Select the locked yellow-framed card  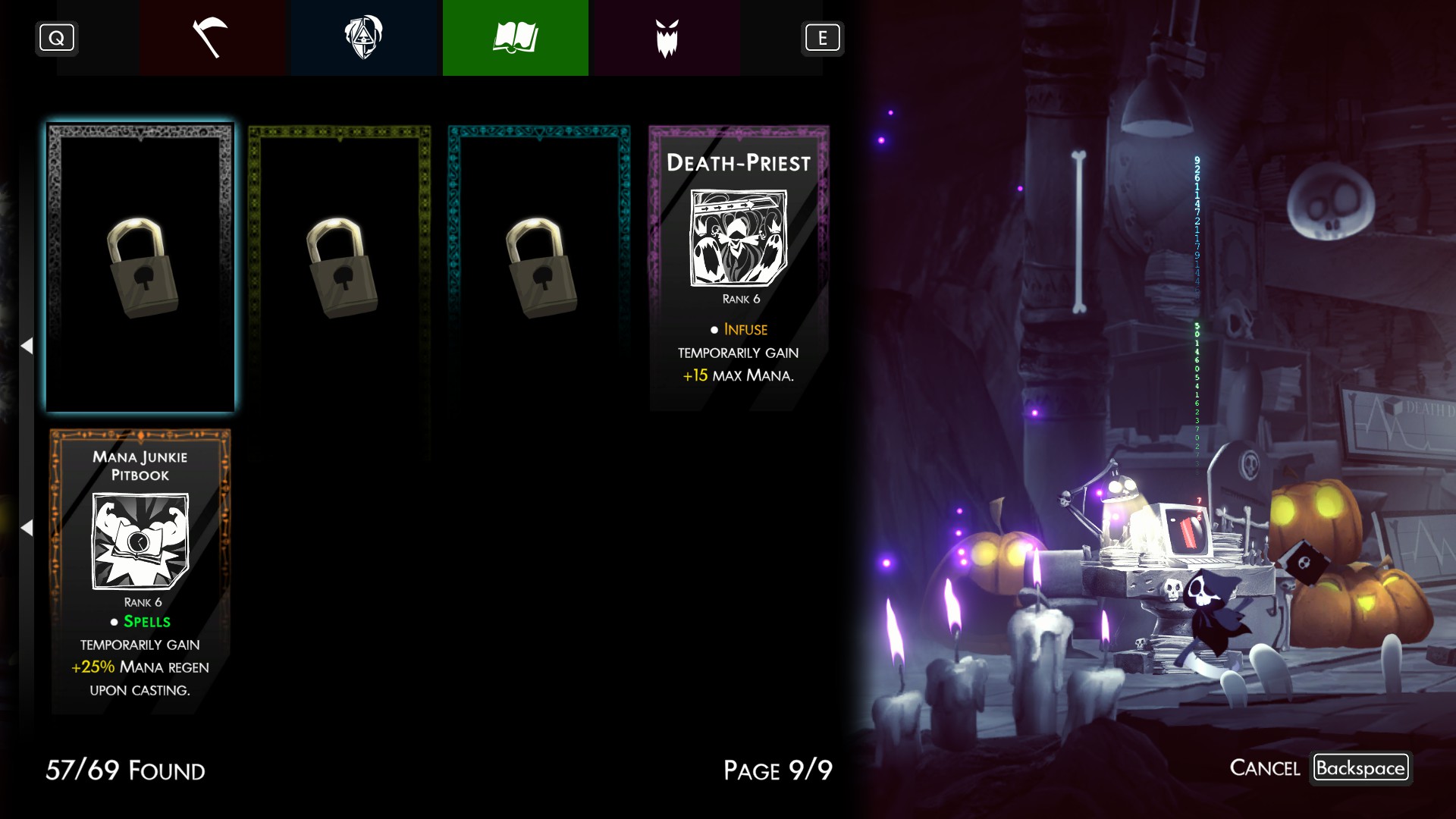pos(340,268)
